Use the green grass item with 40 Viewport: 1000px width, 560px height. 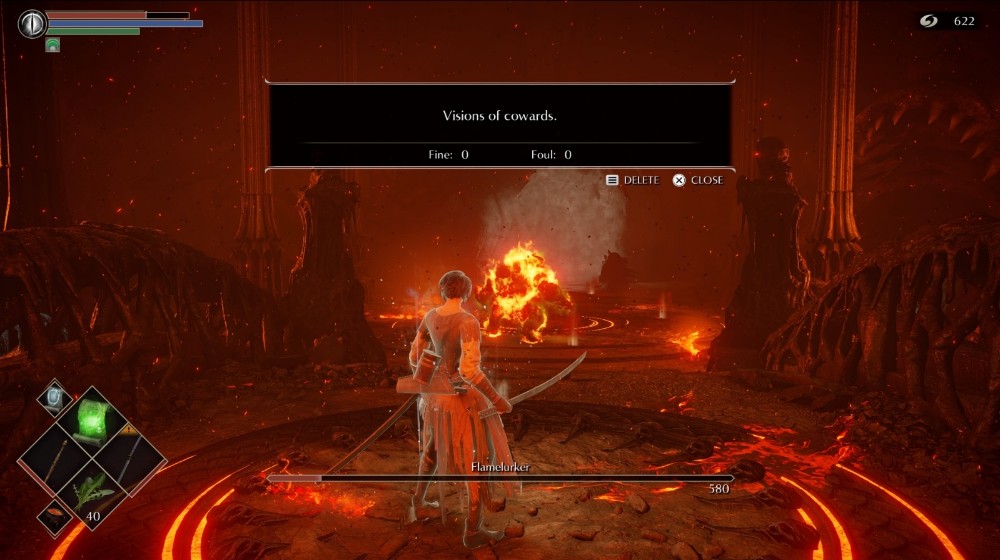[x=93, y=498]
